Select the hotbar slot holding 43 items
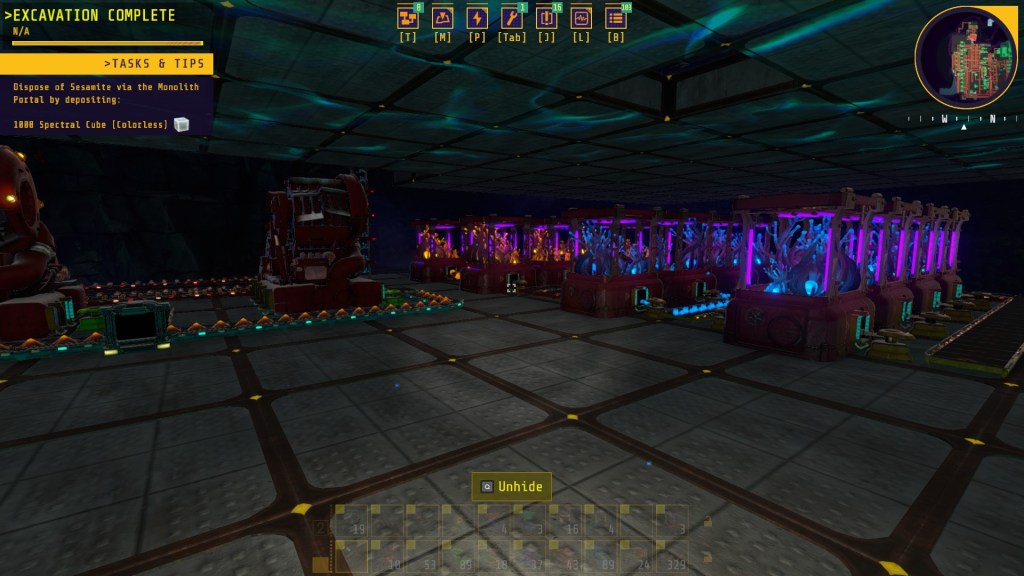Viewport: 1024px width, 576px height. (565, 556)
